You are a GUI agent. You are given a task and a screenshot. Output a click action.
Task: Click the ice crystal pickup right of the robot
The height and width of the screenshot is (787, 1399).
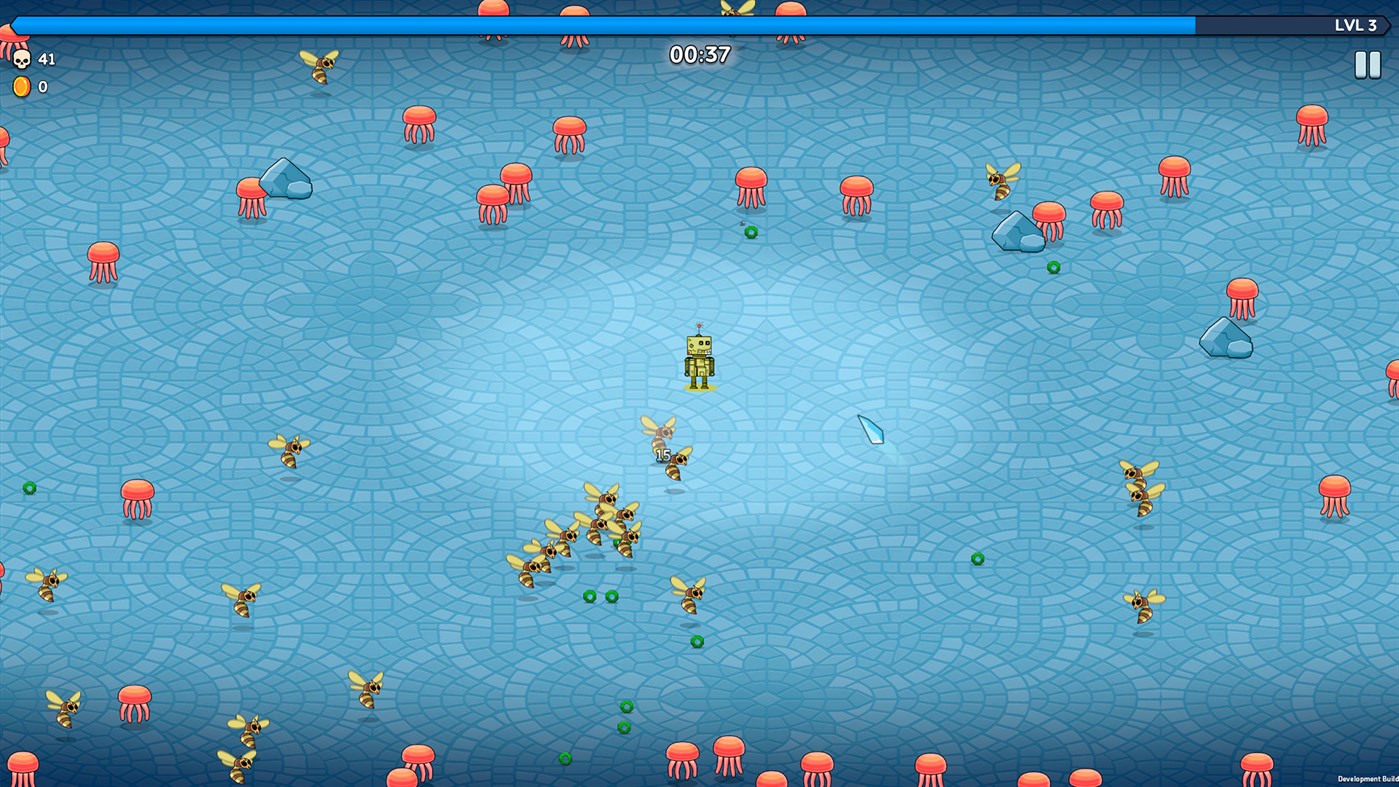[869, 428]
